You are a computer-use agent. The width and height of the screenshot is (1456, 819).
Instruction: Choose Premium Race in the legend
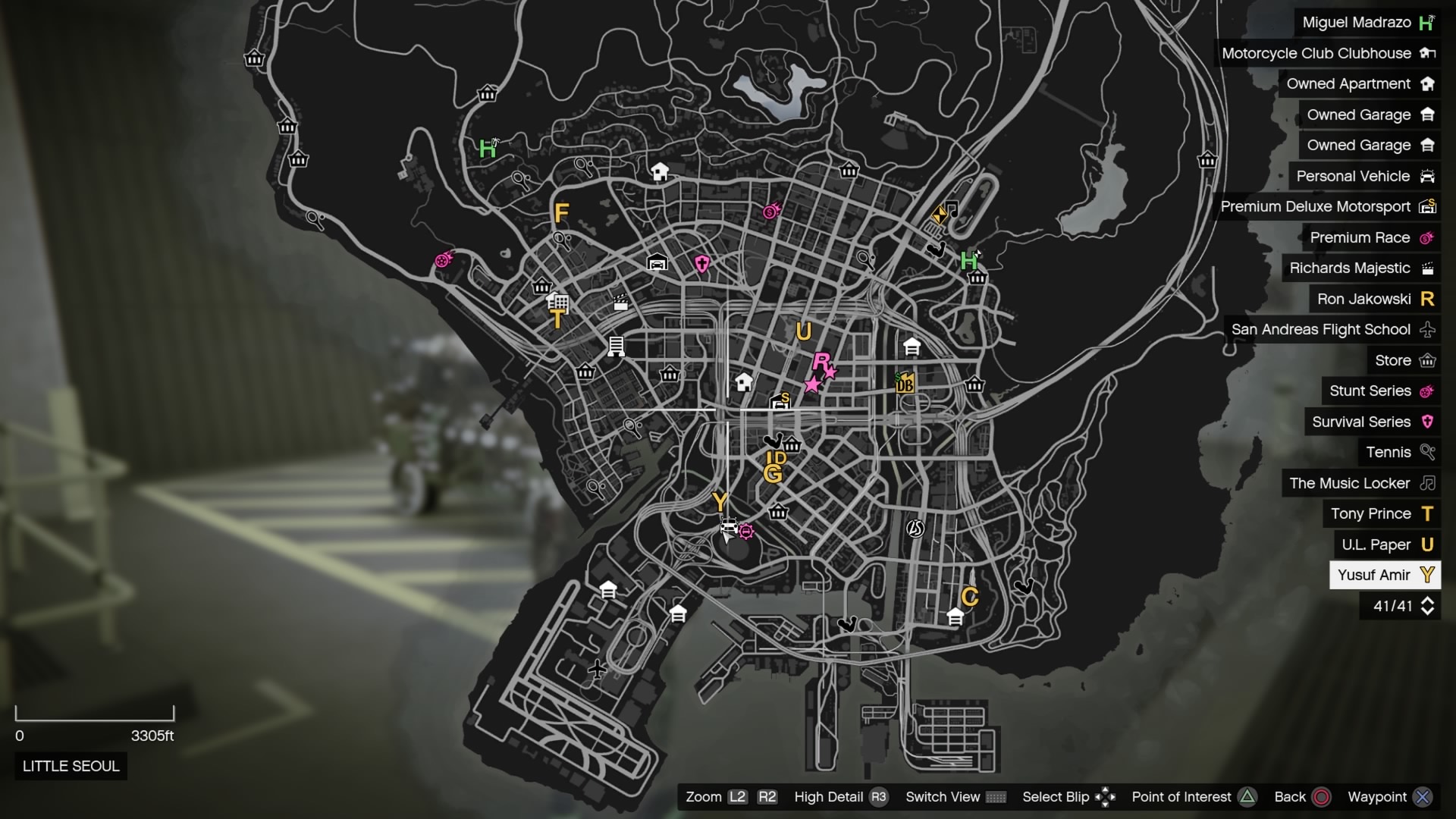(1370, 237)
